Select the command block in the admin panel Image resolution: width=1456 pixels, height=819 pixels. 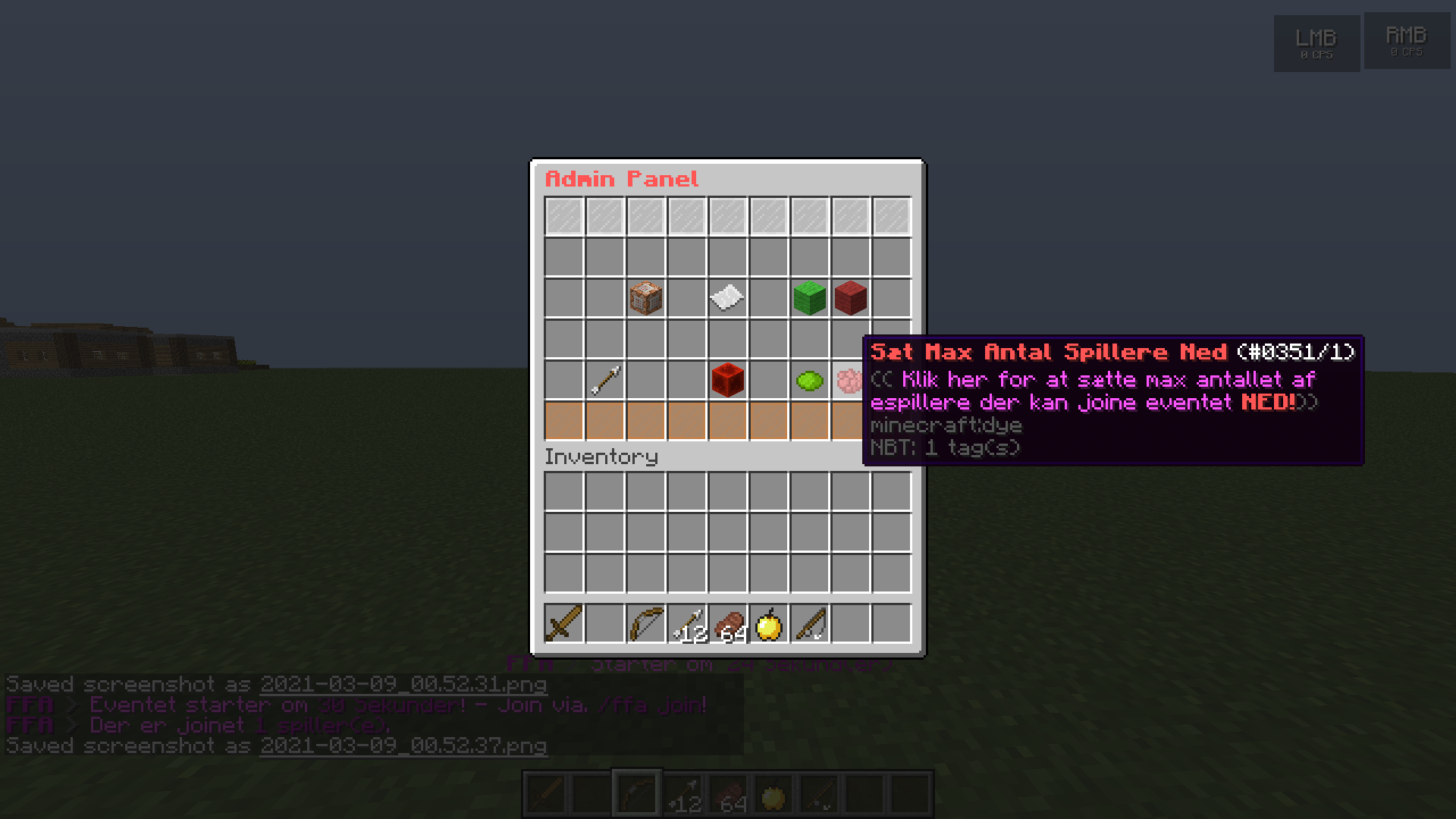pyautogui.click(x=646, y=298)
